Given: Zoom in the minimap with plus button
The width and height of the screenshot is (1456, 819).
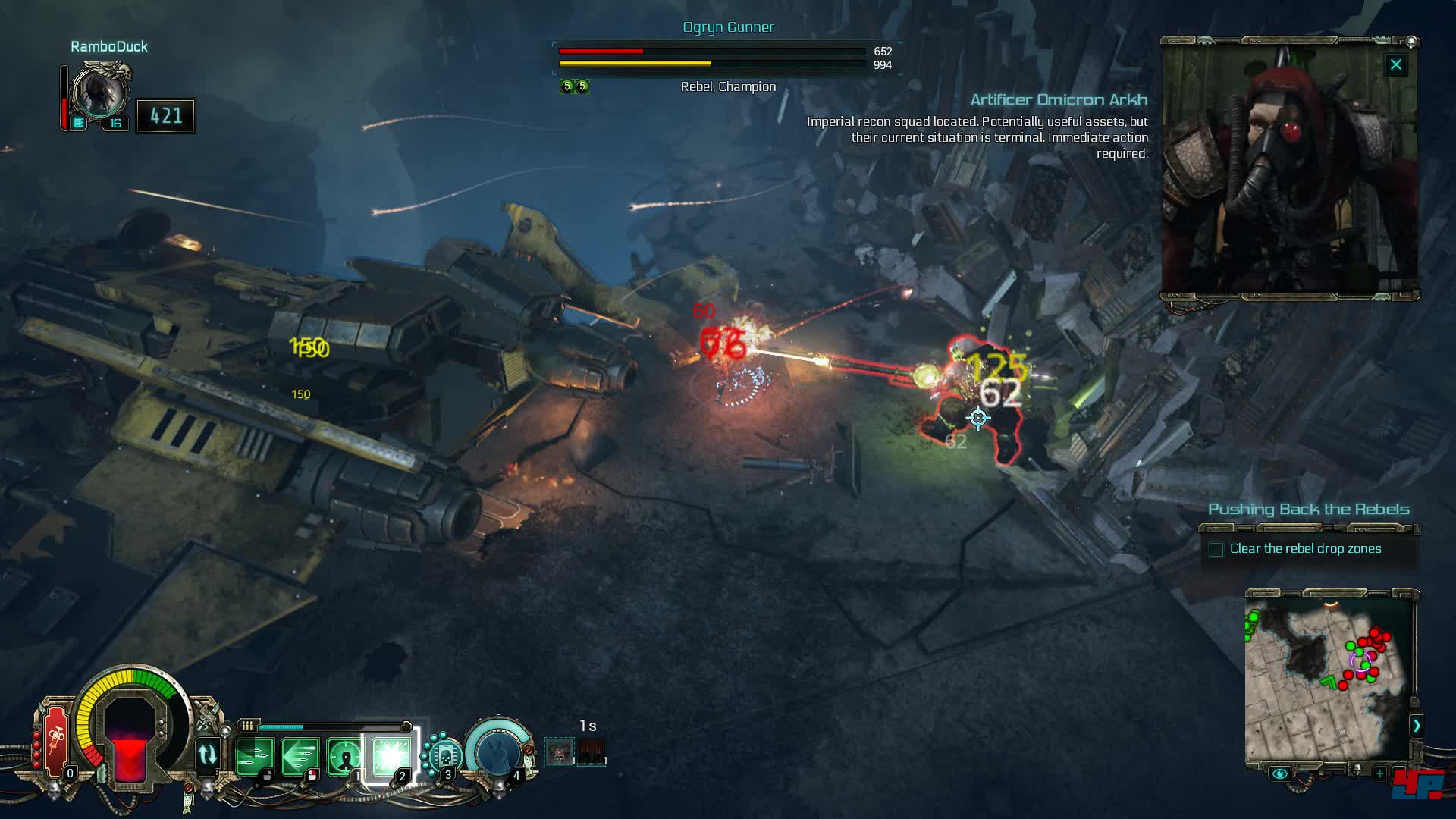Looking at the screenshot, I should [x=1380, y=773].
